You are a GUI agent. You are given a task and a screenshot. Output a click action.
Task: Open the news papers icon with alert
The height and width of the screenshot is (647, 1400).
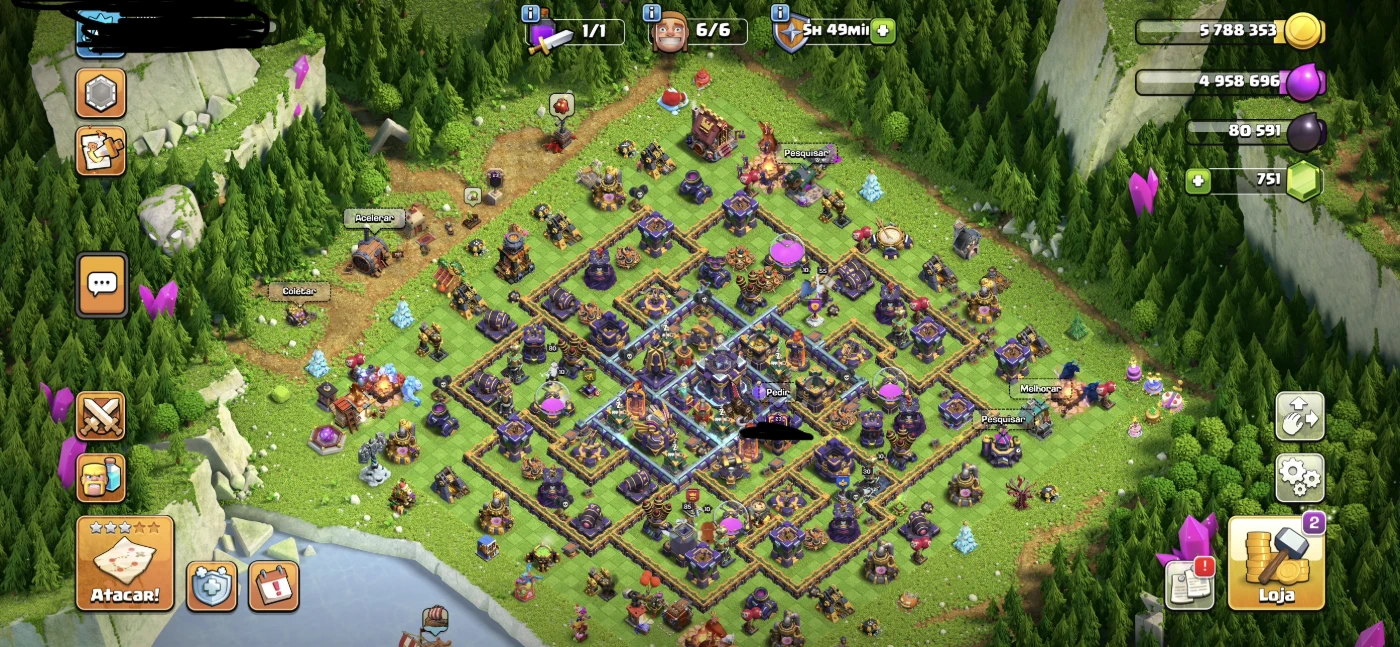pos(1190,583)
